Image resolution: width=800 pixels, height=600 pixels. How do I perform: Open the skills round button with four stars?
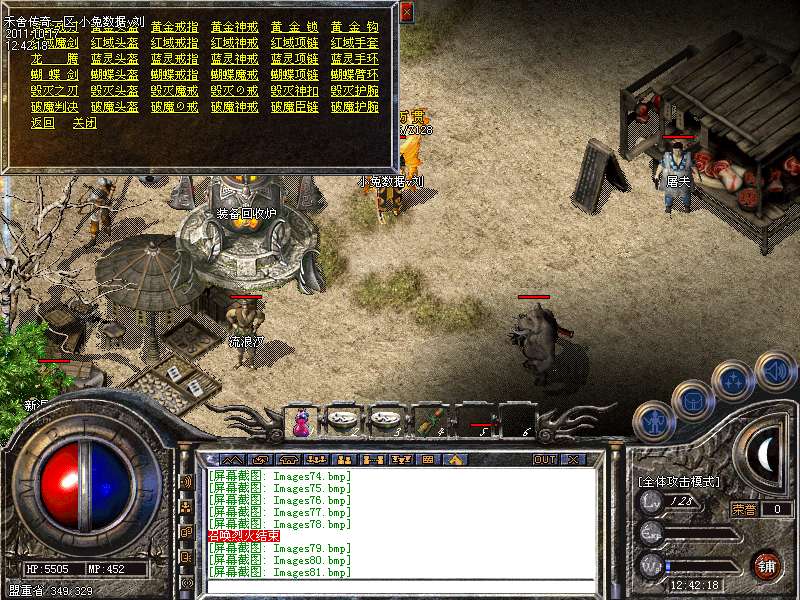click(733, 380)
